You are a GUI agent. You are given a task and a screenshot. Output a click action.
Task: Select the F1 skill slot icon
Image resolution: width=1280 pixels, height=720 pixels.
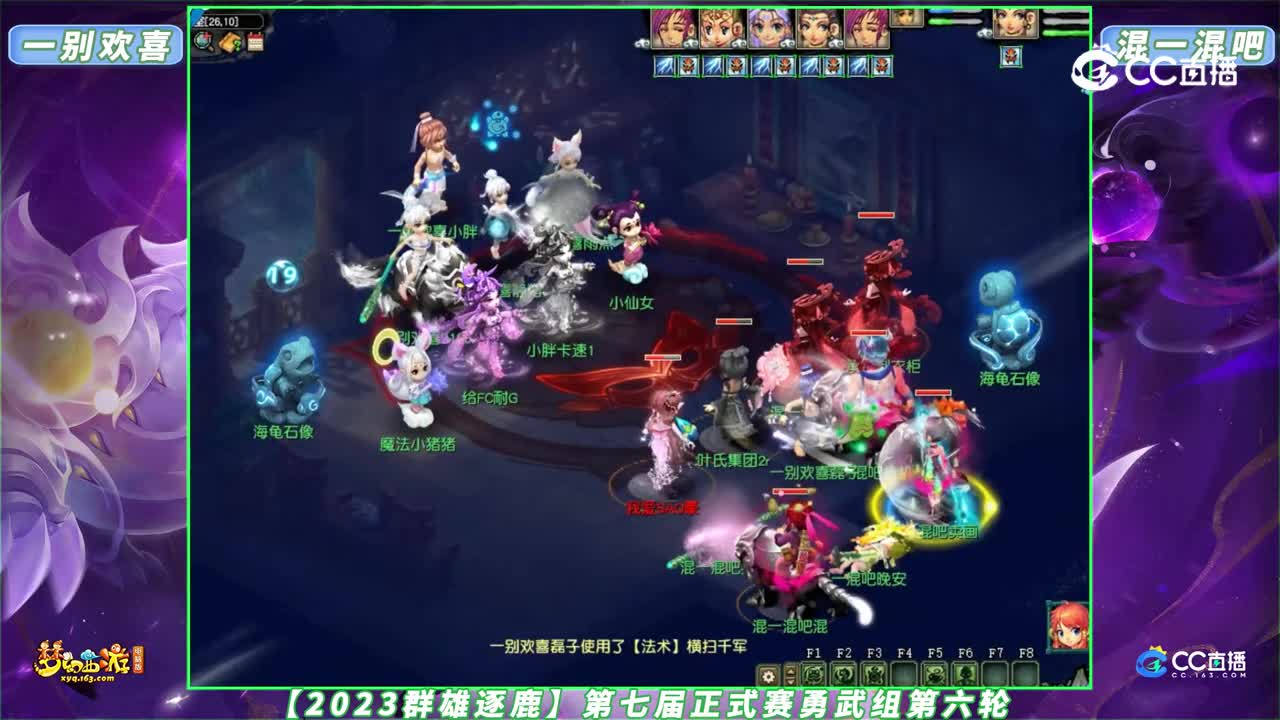[x=814, y=675]
